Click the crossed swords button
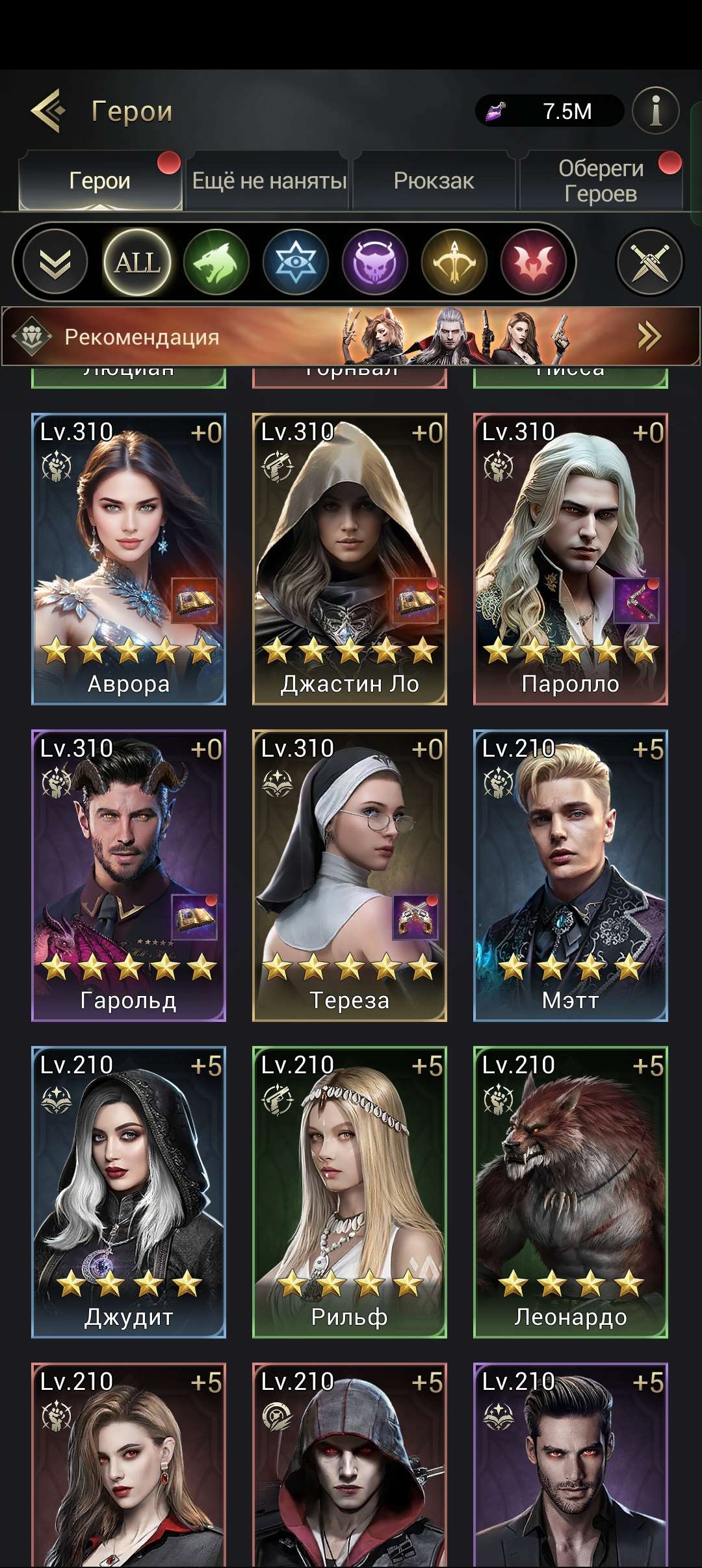The width and height of the screenshot is (702, 1568). 649,263
